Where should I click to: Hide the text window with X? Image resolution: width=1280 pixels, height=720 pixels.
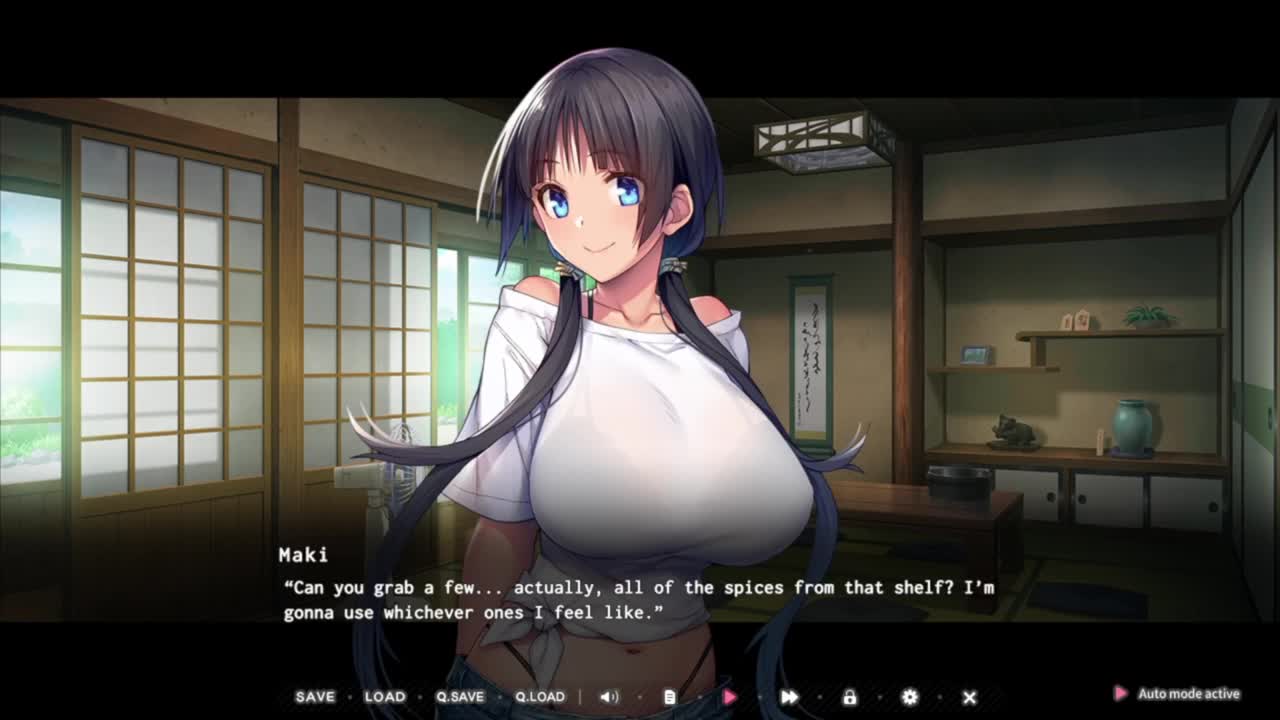click(x=969, y=697)
